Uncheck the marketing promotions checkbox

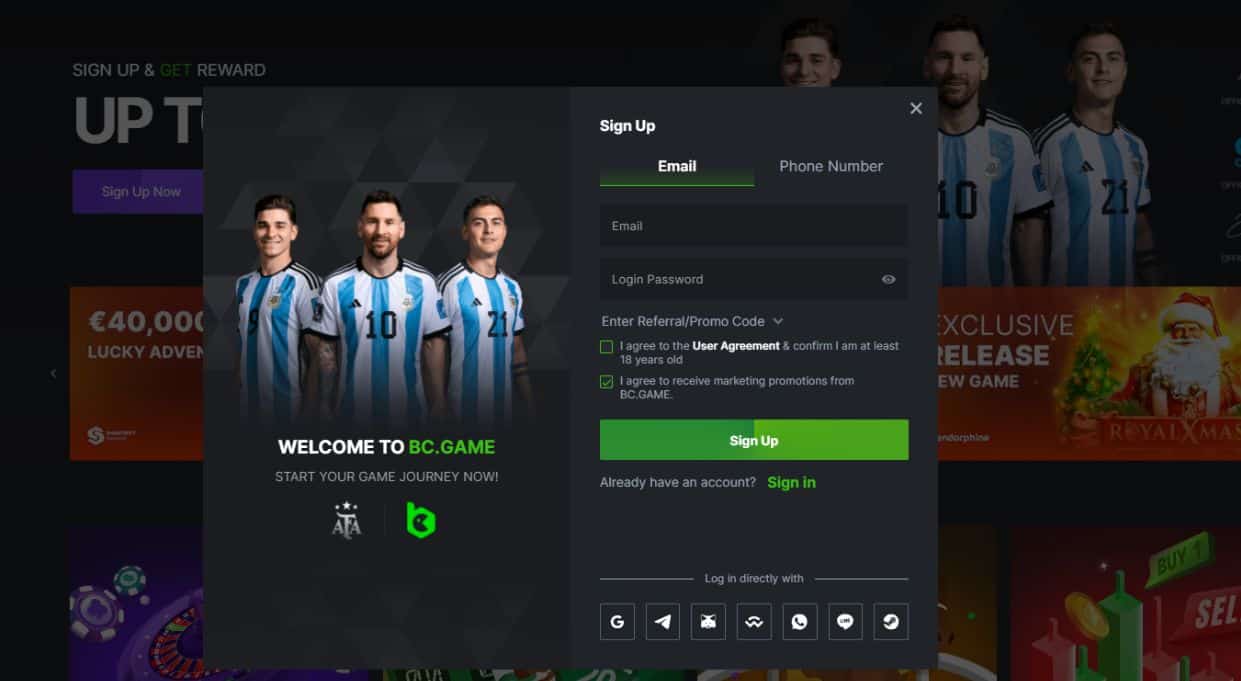[x=607, y=382]
